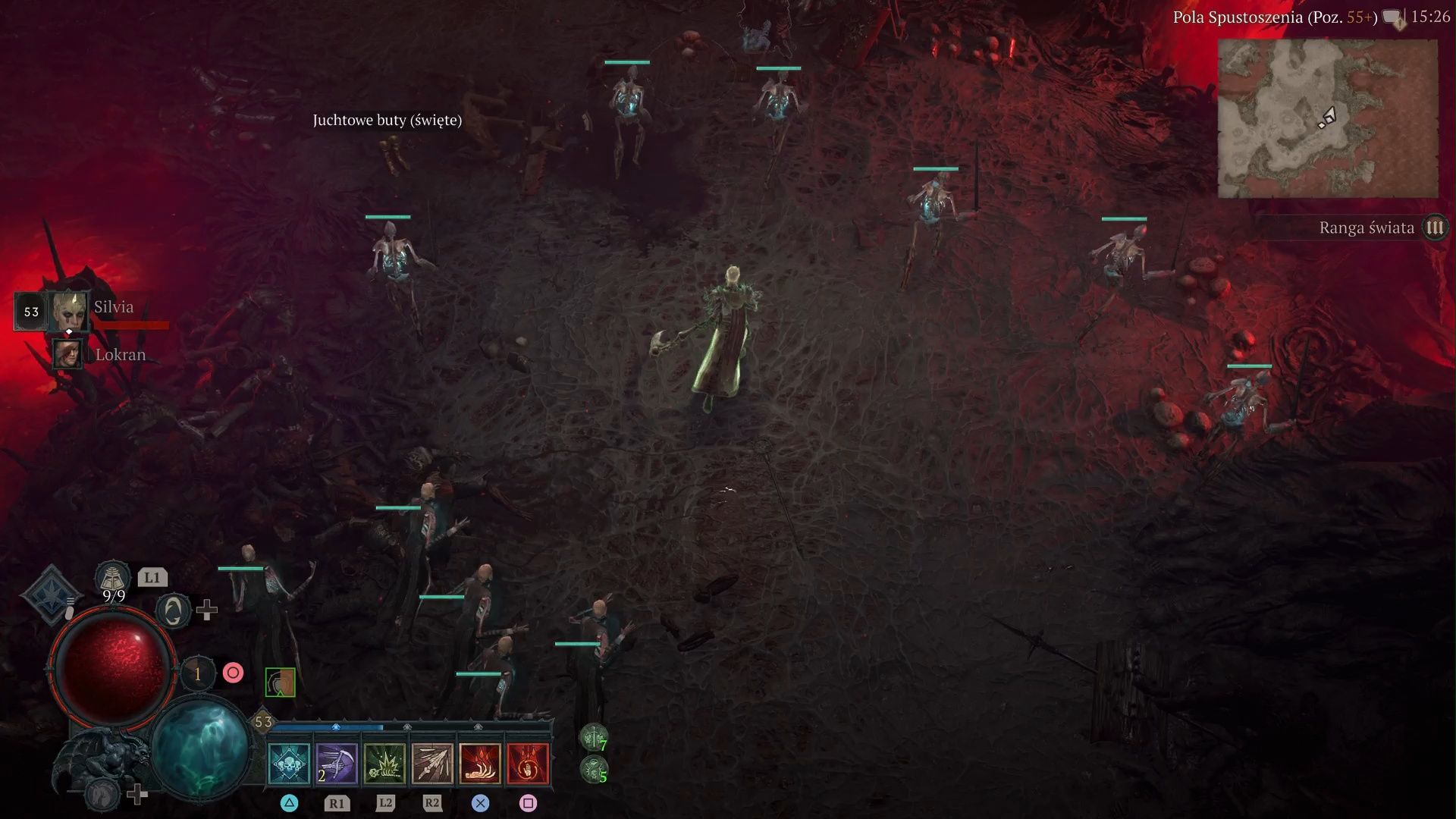Select the Ranga świata tier III badge
The width and height of the screenshot is (1456, 819).
(x=1434, y=227)
